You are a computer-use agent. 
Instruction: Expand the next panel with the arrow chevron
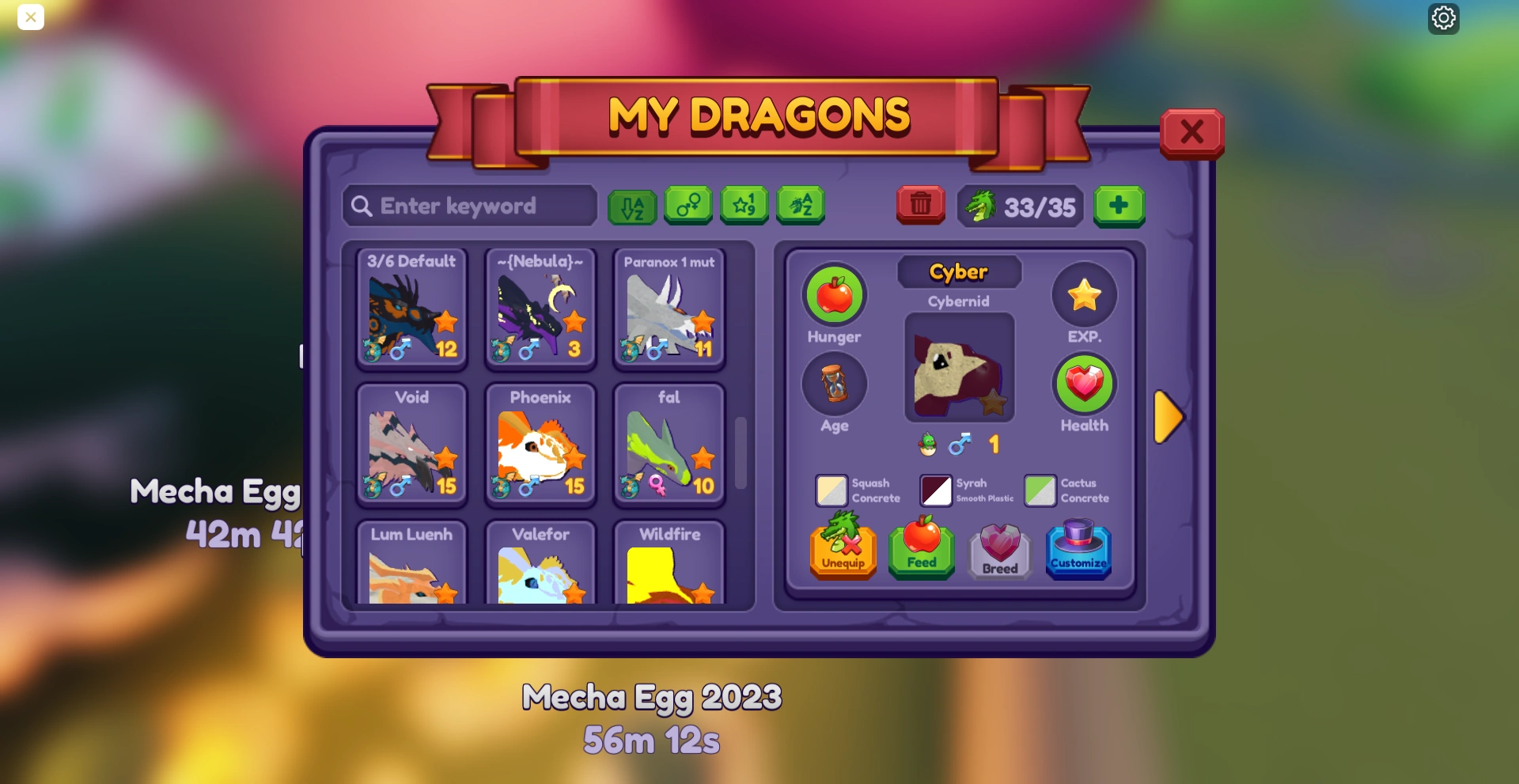click(x=1169, y=417)
